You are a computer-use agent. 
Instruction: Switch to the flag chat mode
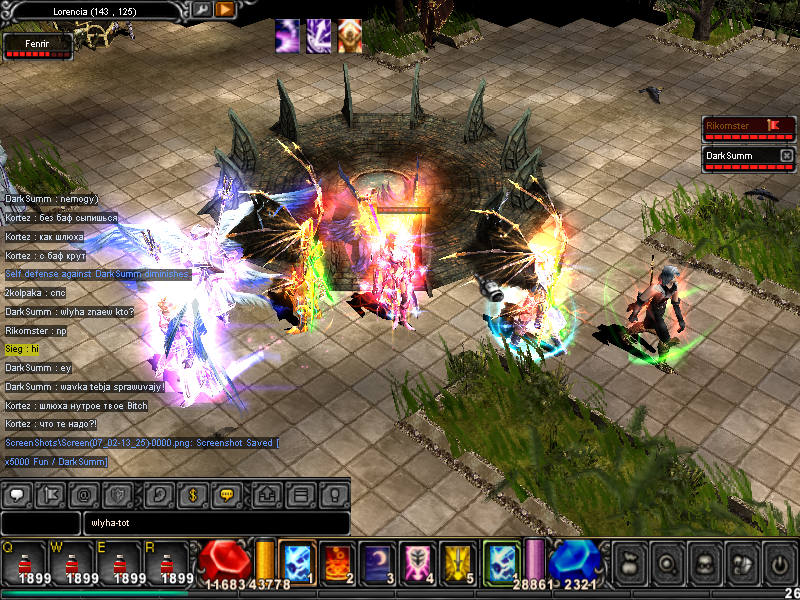(x=50, y=494)
